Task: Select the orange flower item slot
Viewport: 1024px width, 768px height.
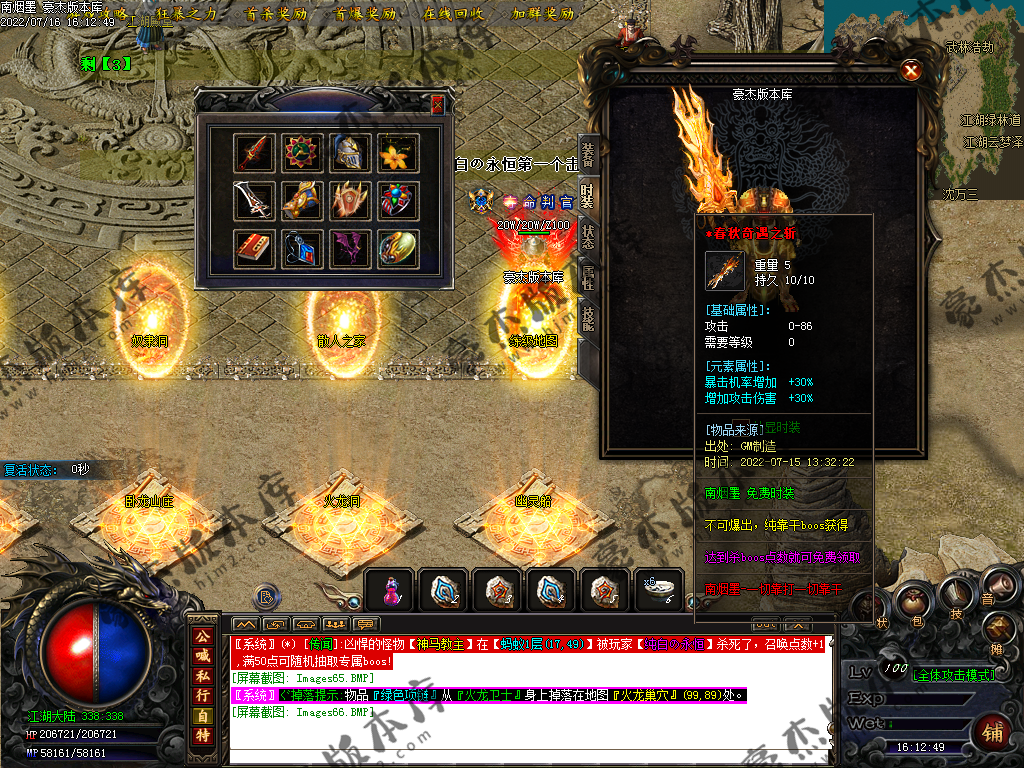Action: point(398,152)
